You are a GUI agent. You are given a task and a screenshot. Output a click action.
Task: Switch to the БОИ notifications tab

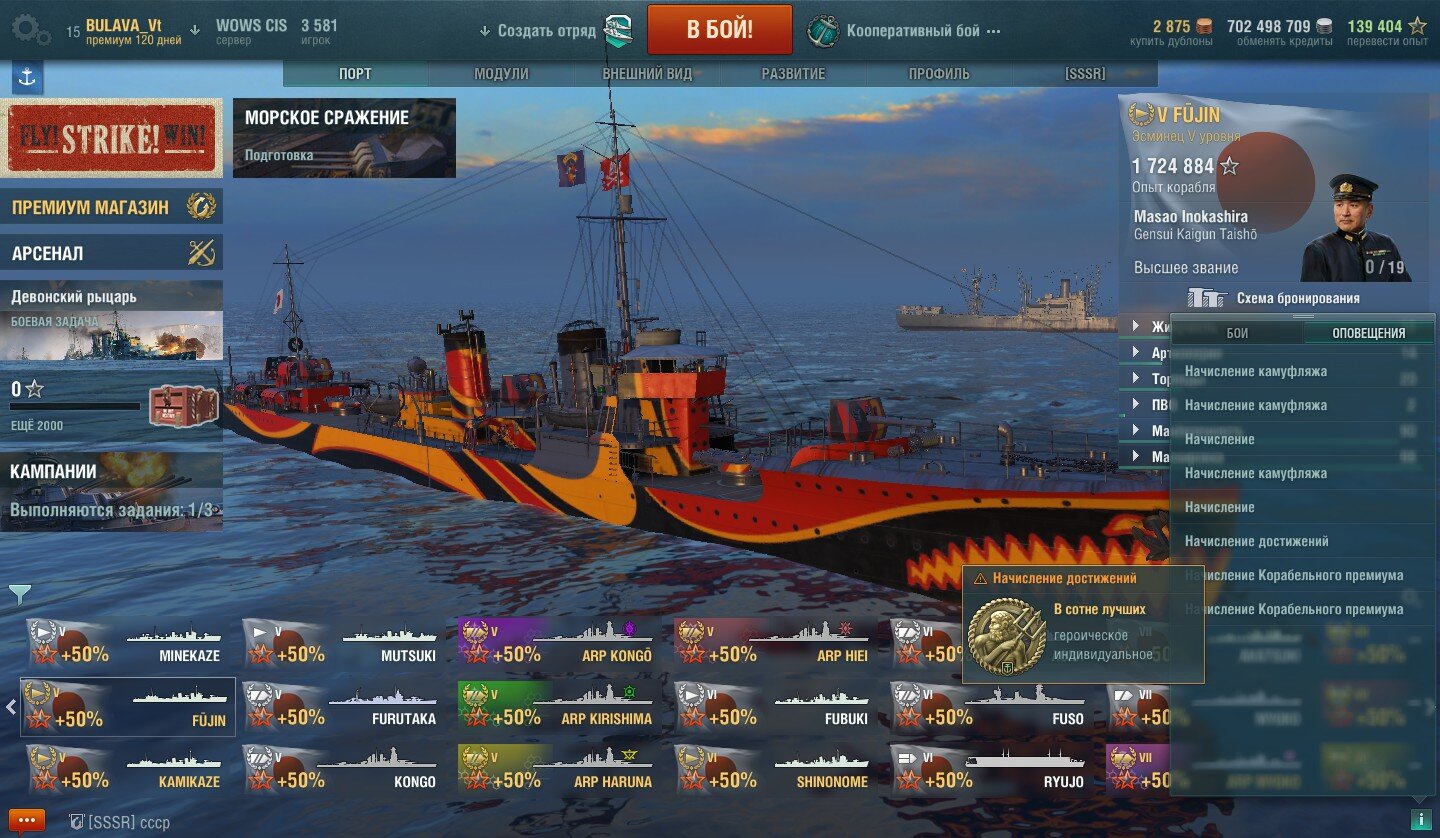[x=1237, y=333]
